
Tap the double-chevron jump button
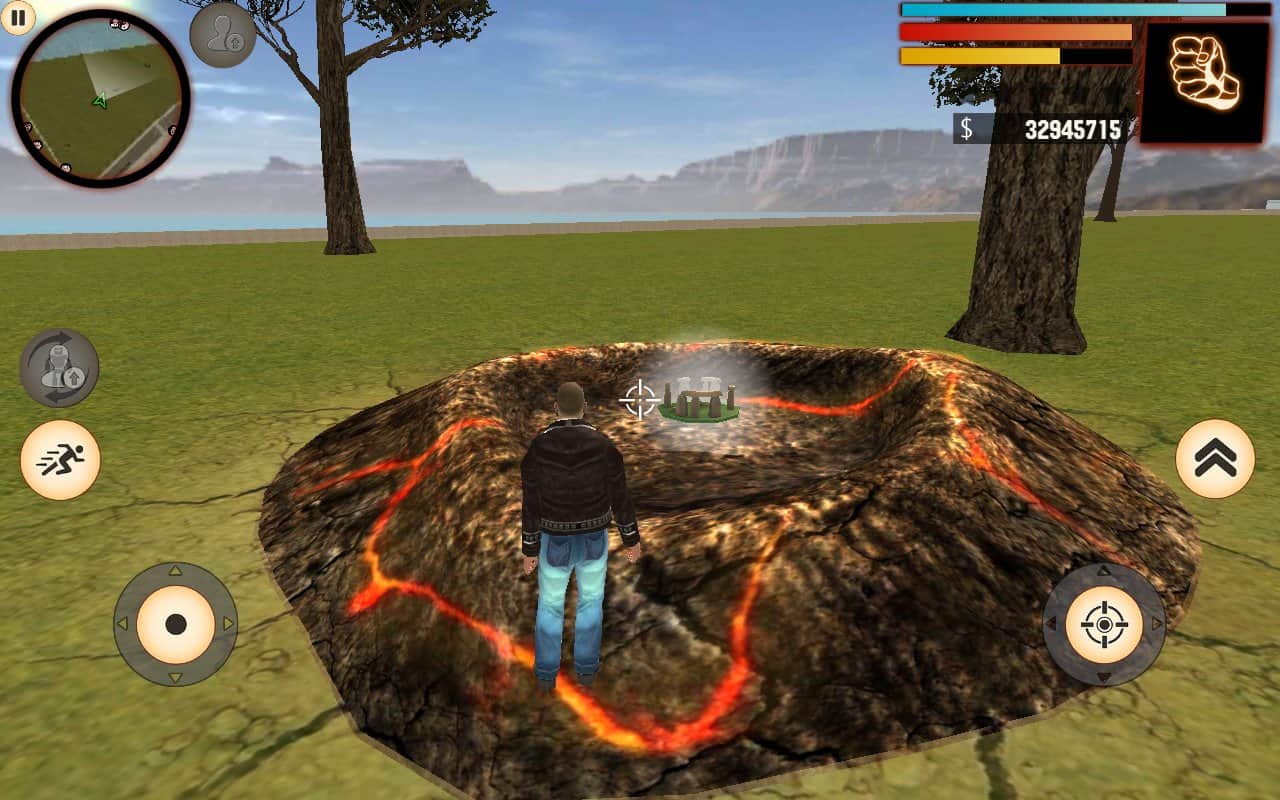pyautogui.click(x=1215, y=459)
